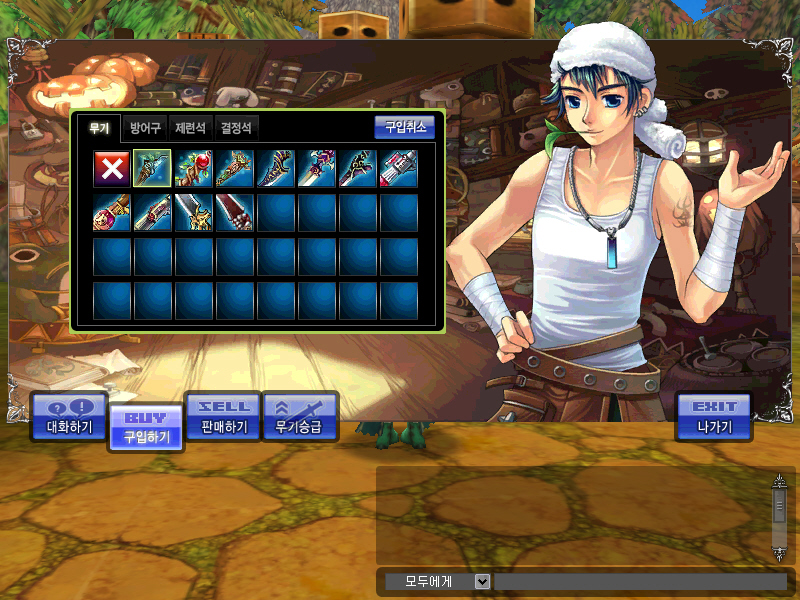
Task: Select the 결정석 crystal tab
Action: click(237, 128)
